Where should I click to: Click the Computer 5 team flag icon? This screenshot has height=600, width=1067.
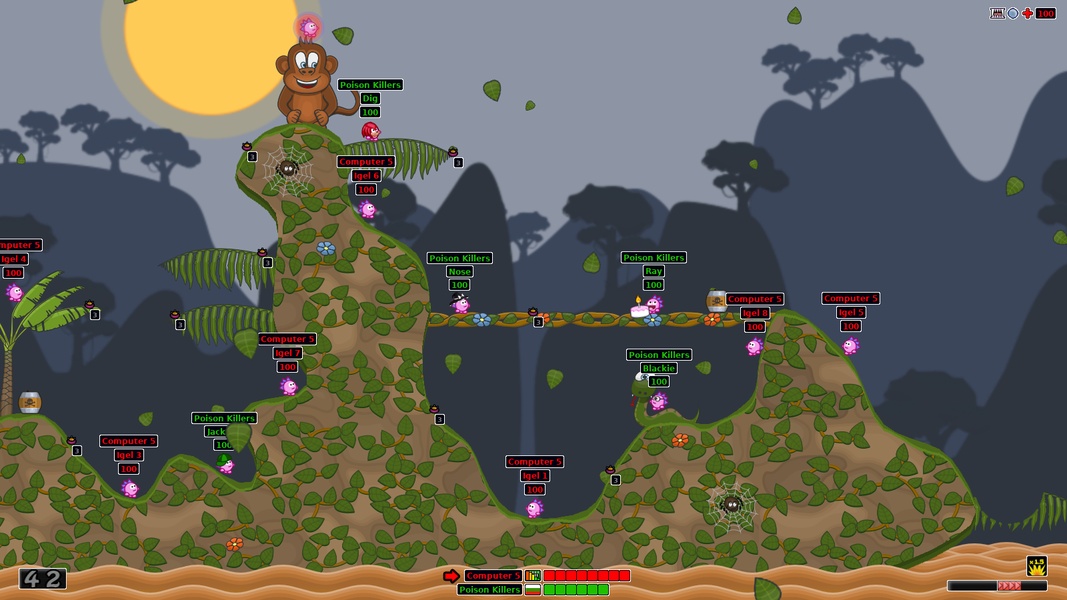[x=533, y=576]
